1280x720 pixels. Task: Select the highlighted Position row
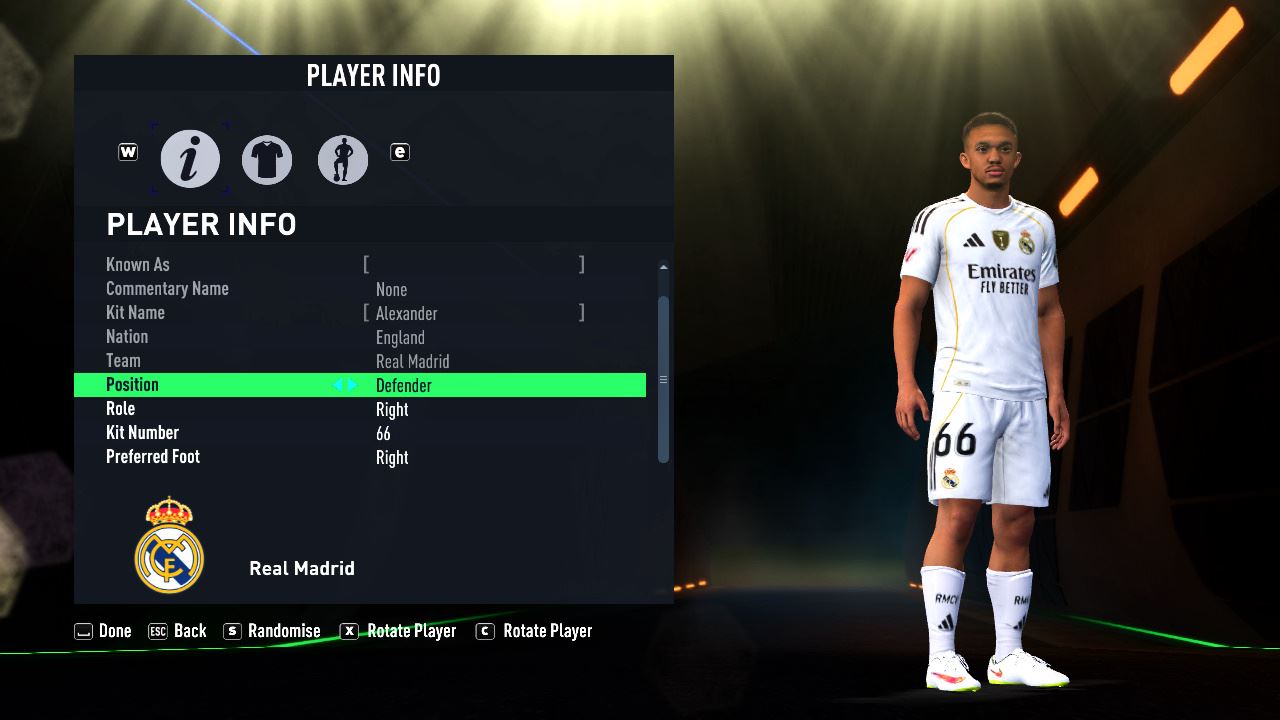pos(360,385)
